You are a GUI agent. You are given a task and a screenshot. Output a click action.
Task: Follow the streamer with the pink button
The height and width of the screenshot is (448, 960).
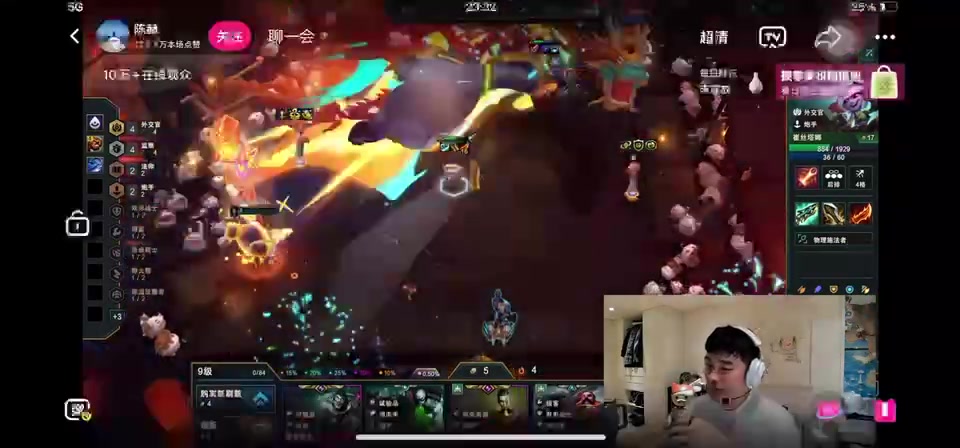coord(229,37)
